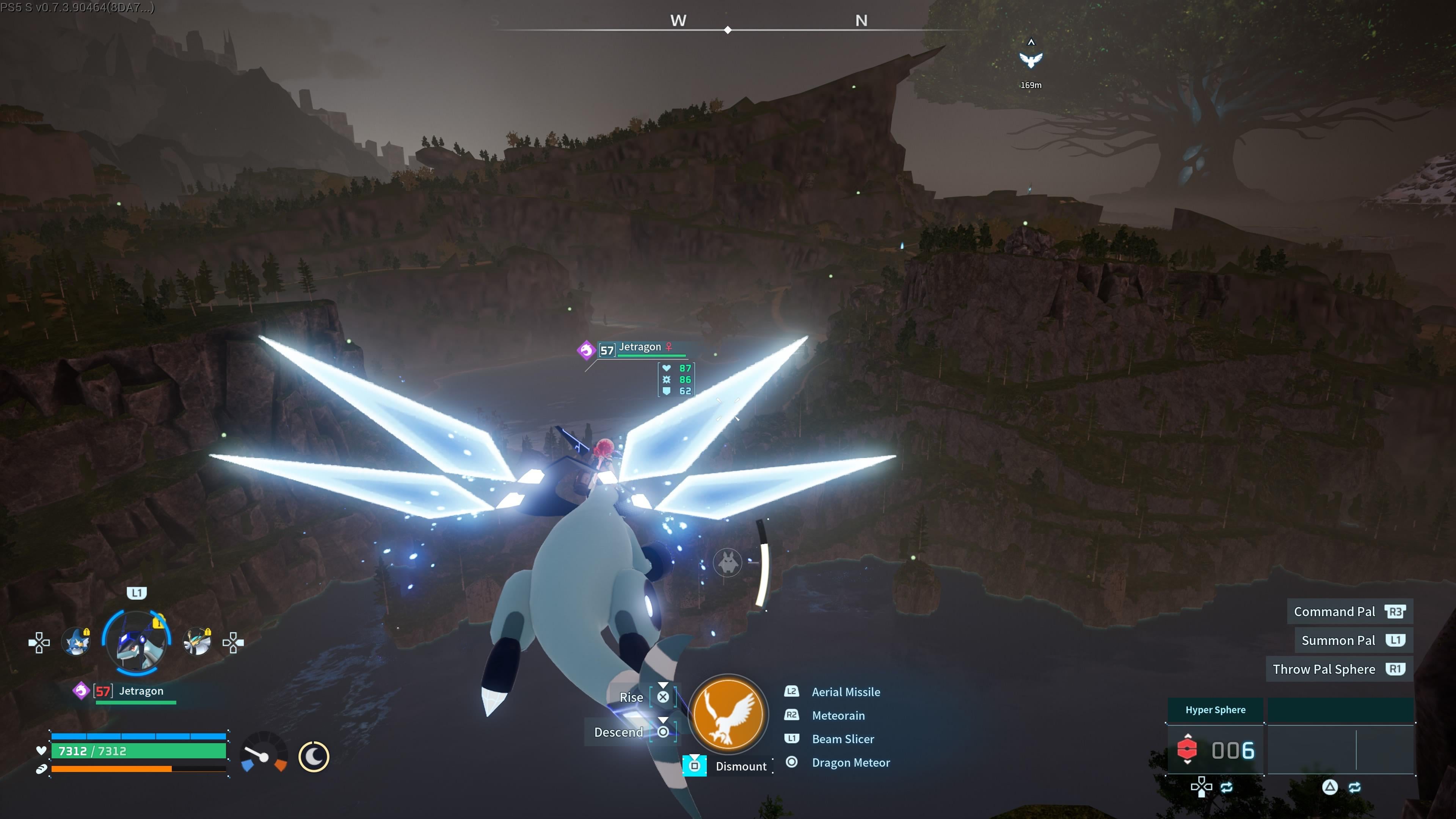The image size is (1456, 819).
Task: Dismount from Jetragon
Action: coord(741,766)
